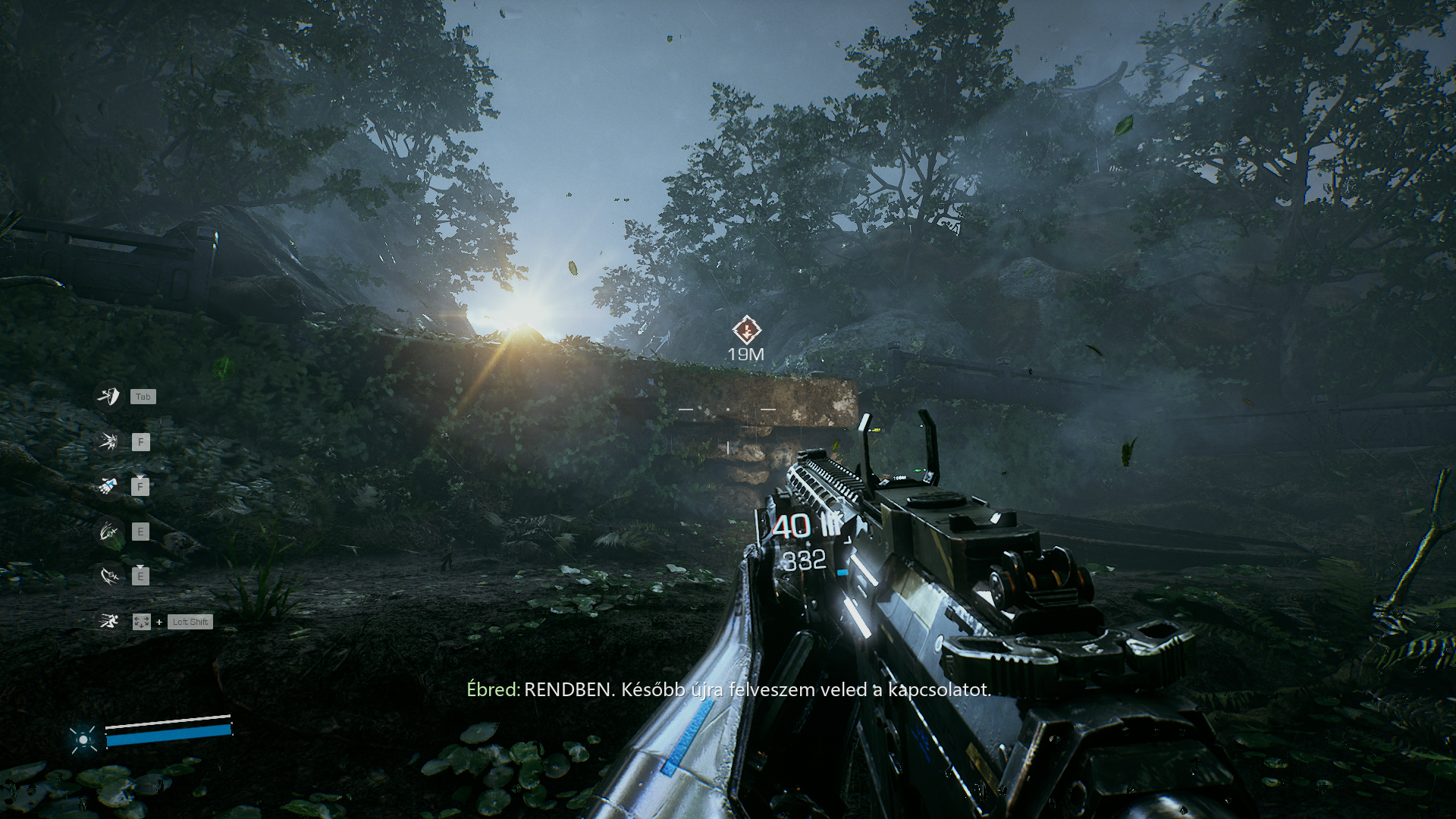Click the sprinting figure dash ability icon
Screen dimensions: 1456x819
(109, 622)
